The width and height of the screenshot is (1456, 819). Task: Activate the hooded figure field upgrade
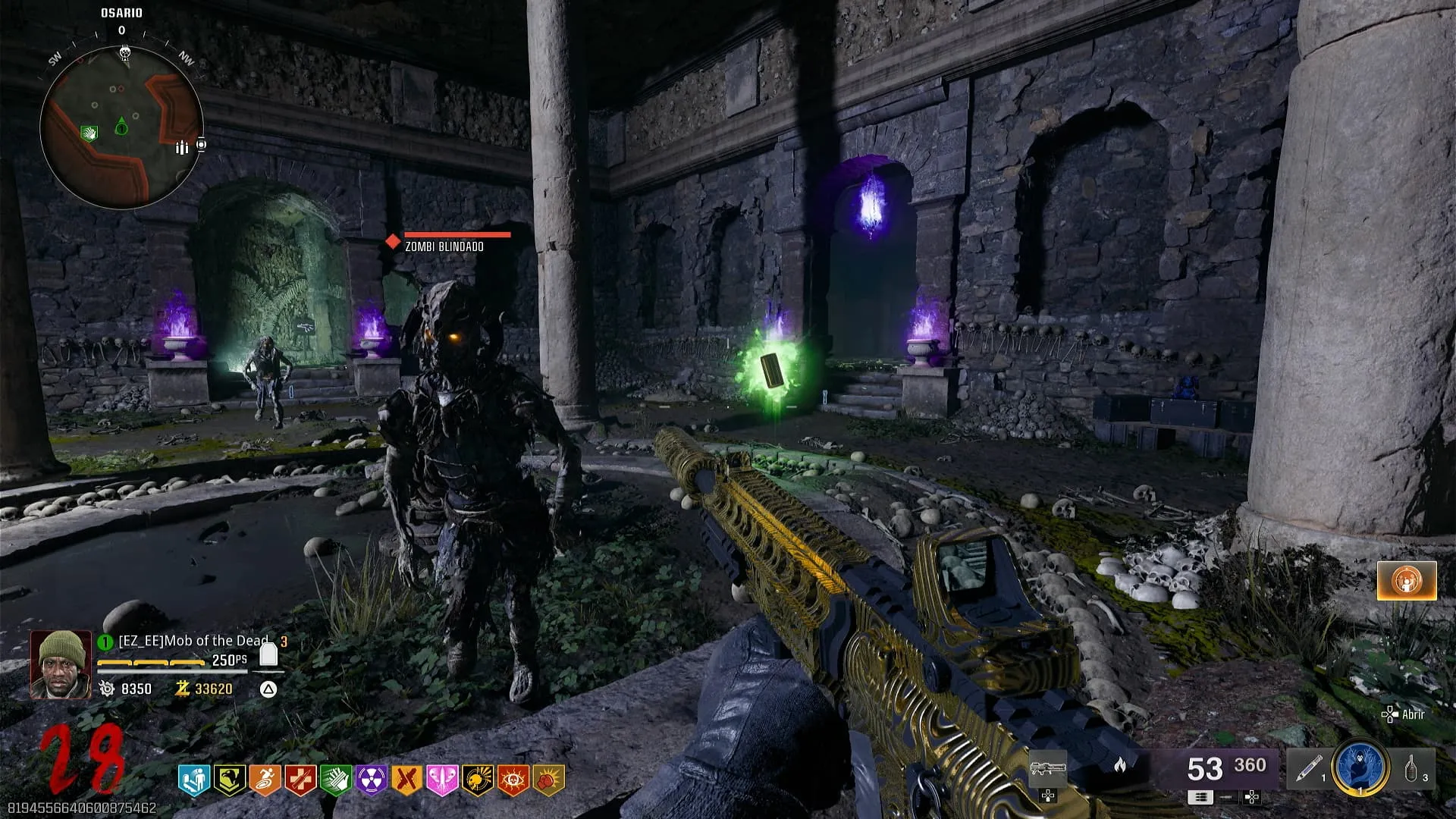[1360, 768]
